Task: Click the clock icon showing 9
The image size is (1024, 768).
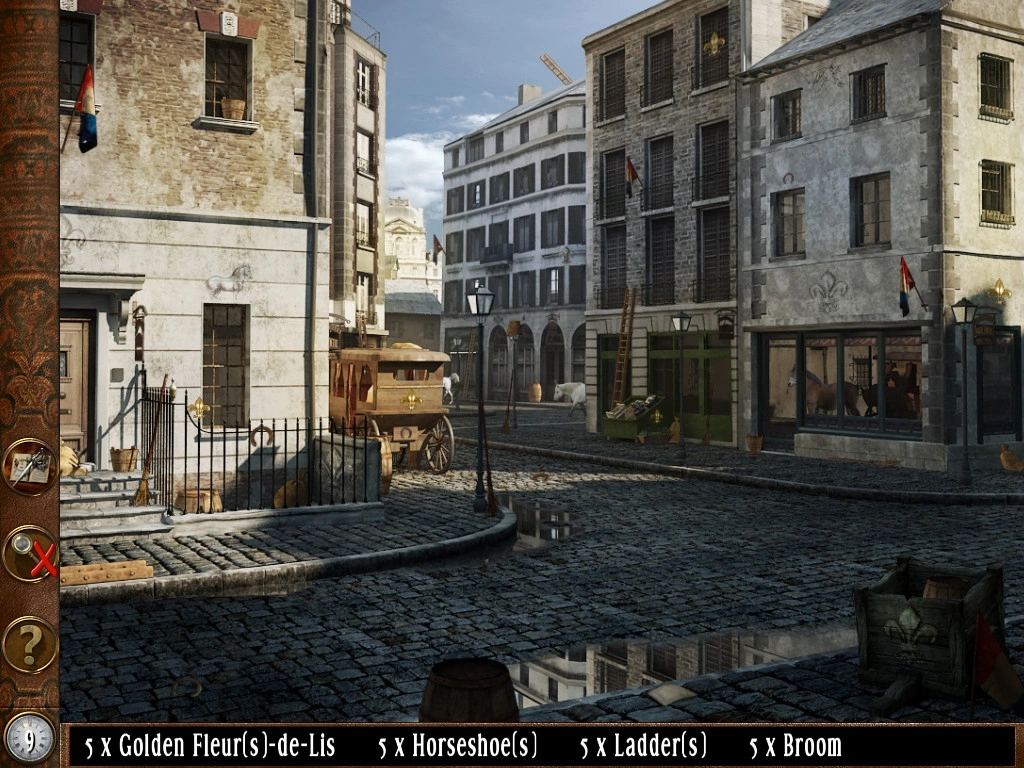Action: point(29,739)
